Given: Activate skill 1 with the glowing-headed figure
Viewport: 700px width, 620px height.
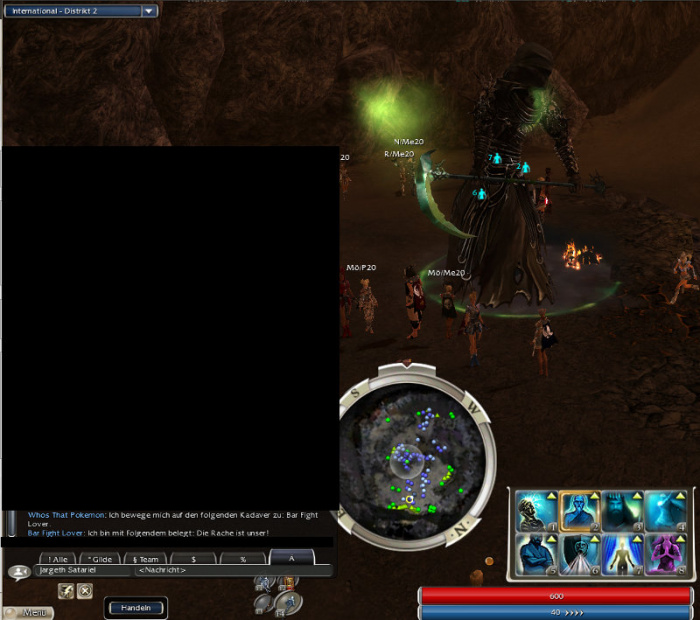Looking at the screenshot, I should pos(536,512).
